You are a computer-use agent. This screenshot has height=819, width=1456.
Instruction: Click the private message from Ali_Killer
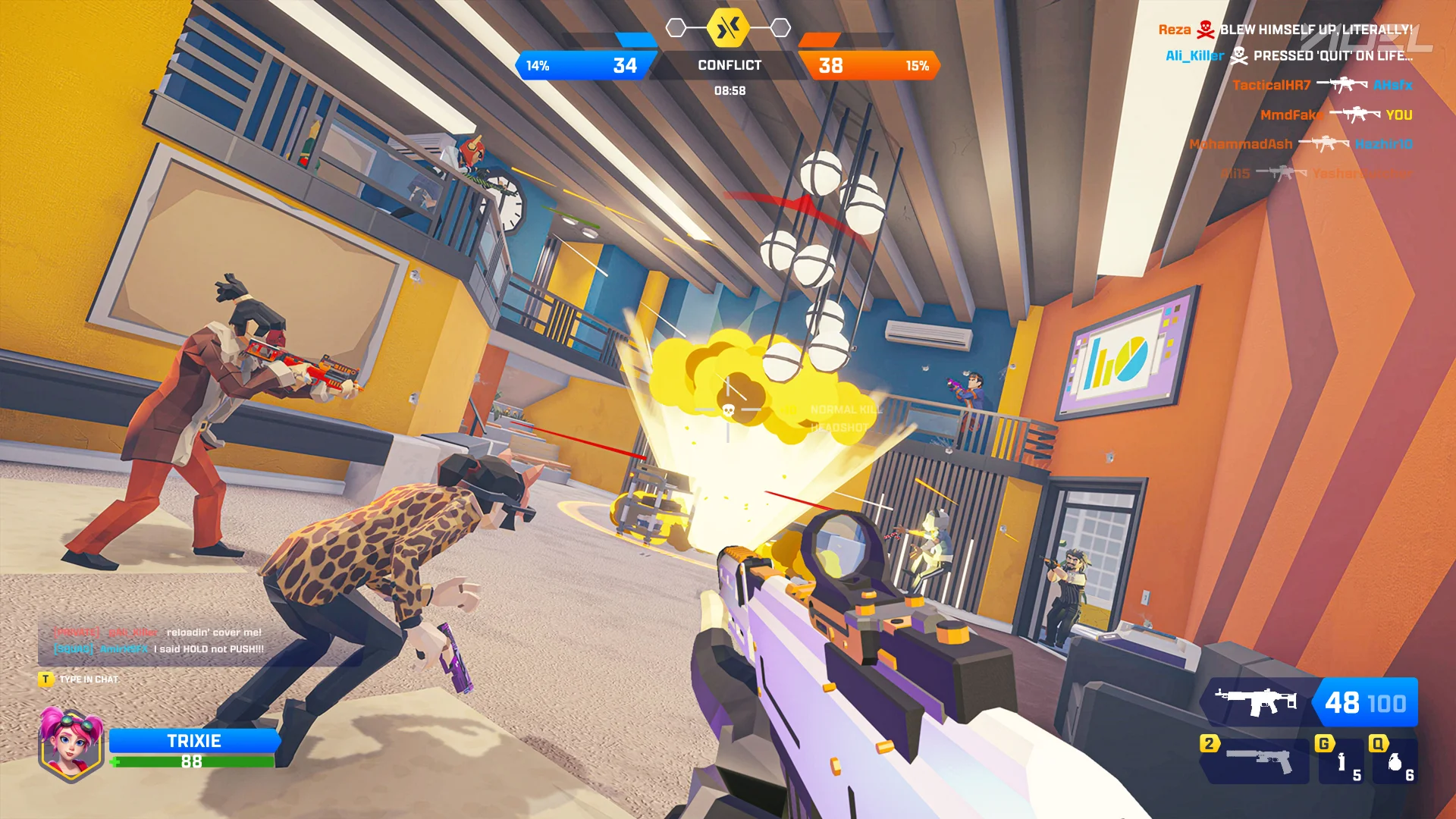(158, 632)
